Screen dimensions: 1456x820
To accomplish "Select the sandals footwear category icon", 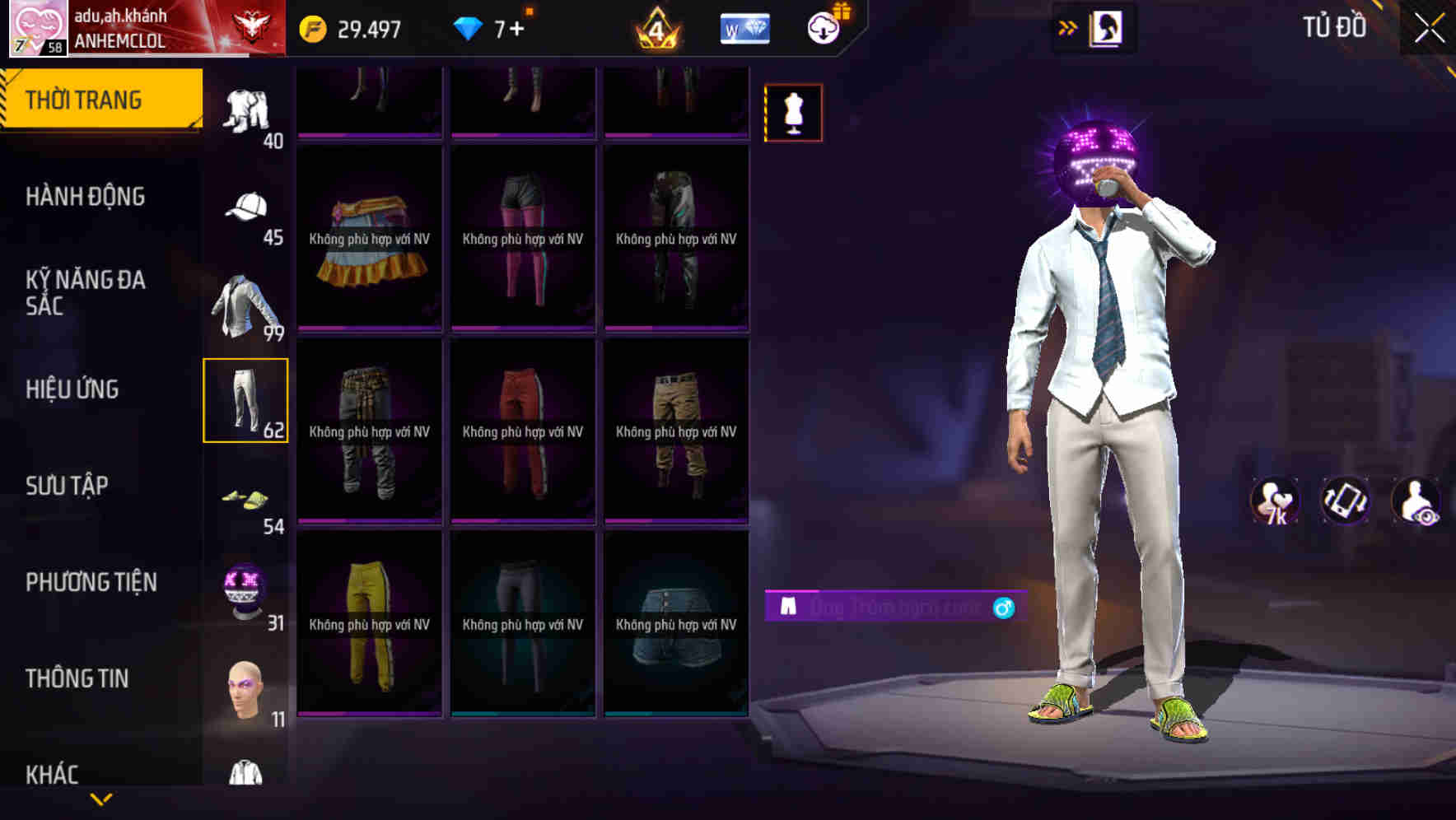I will click(x=245, y=496).
